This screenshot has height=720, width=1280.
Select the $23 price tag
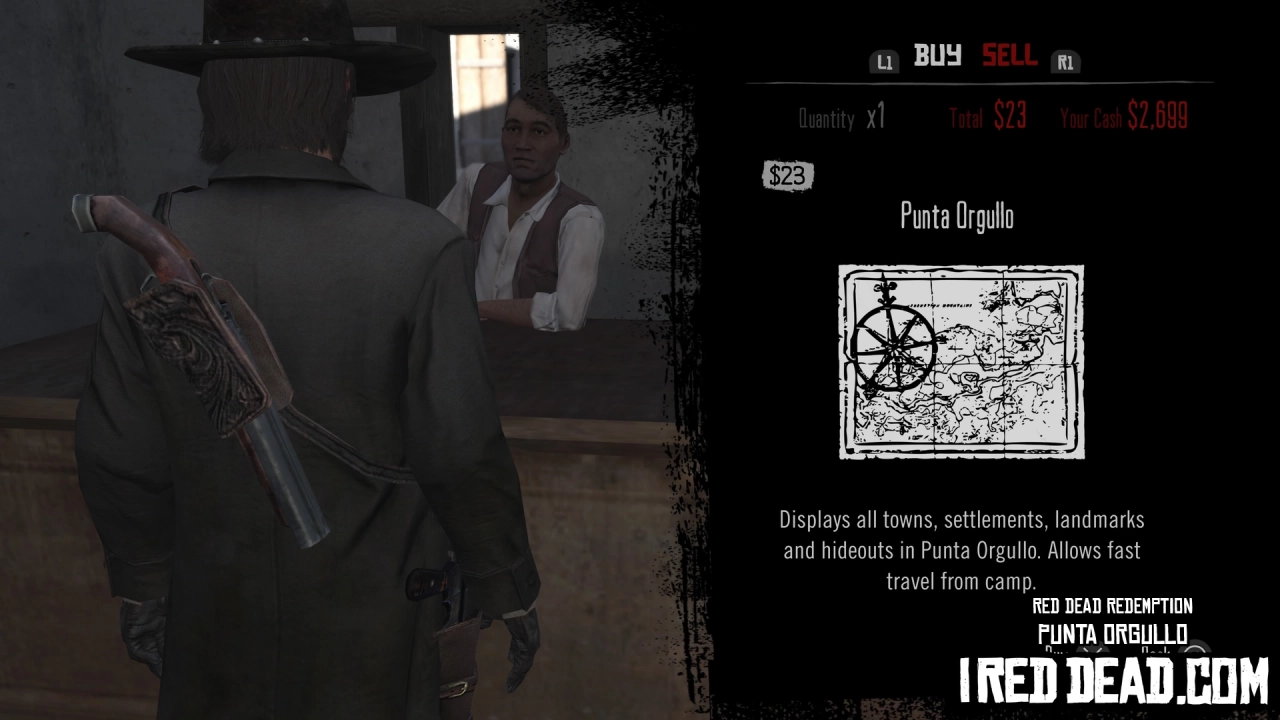pyautogui.click(x=786, y=176)
